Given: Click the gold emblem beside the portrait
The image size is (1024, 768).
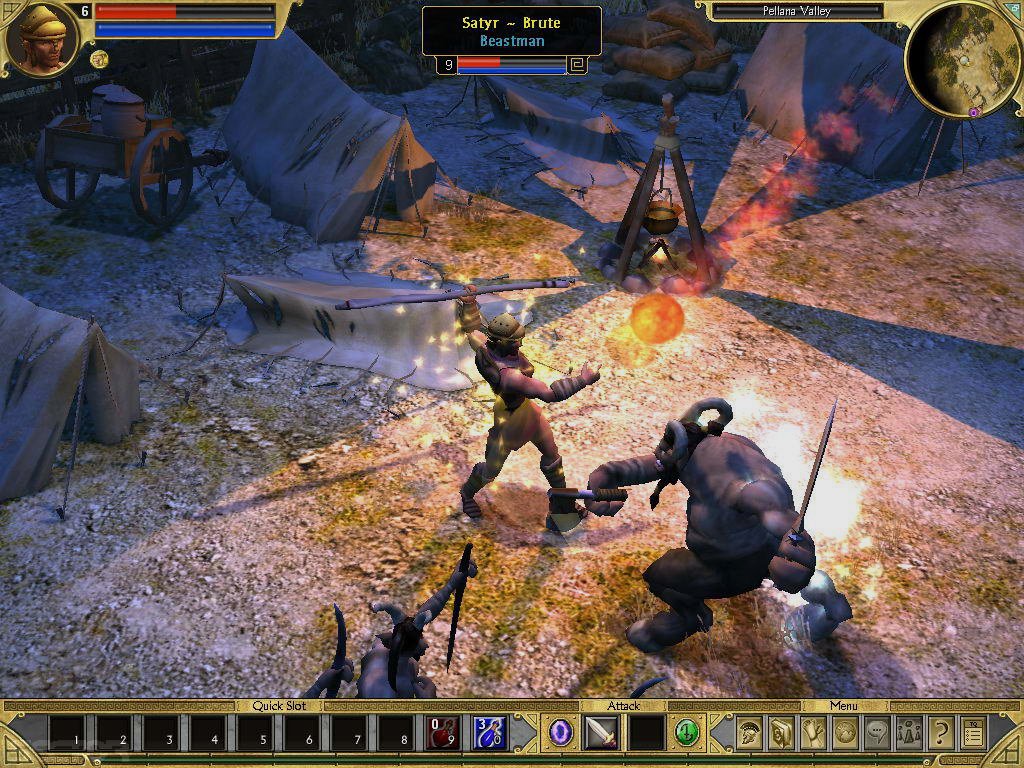Looking at the screenshot, I should (99, 59).
